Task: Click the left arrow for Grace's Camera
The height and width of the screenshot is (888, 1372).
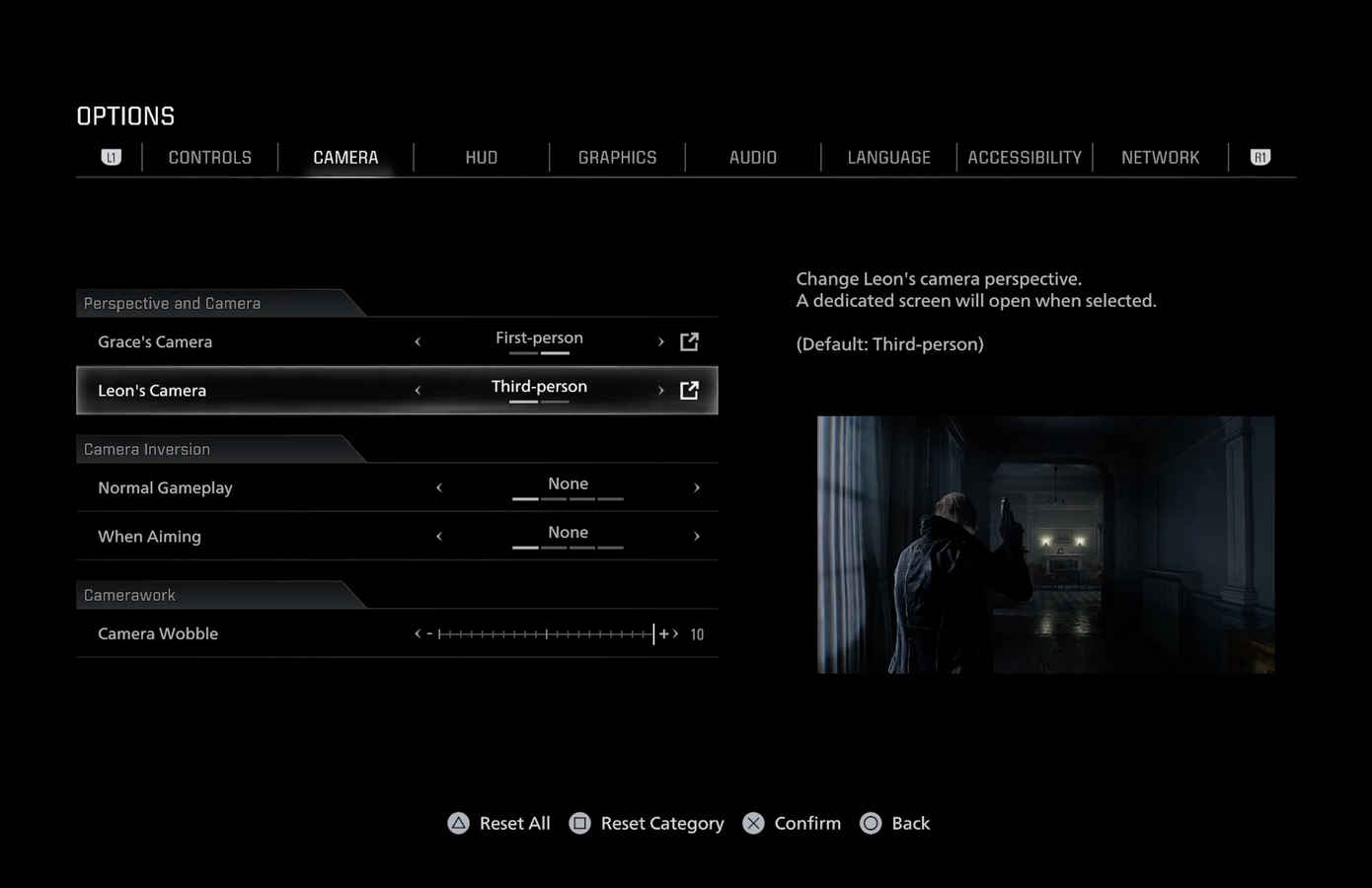Action: (418, 341)
